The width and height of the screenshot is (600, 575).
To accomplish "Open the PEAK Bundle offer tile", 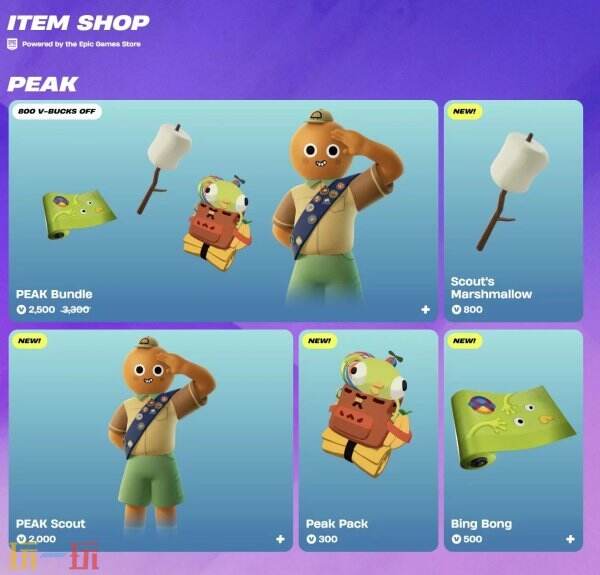I will tap(223, 210).
